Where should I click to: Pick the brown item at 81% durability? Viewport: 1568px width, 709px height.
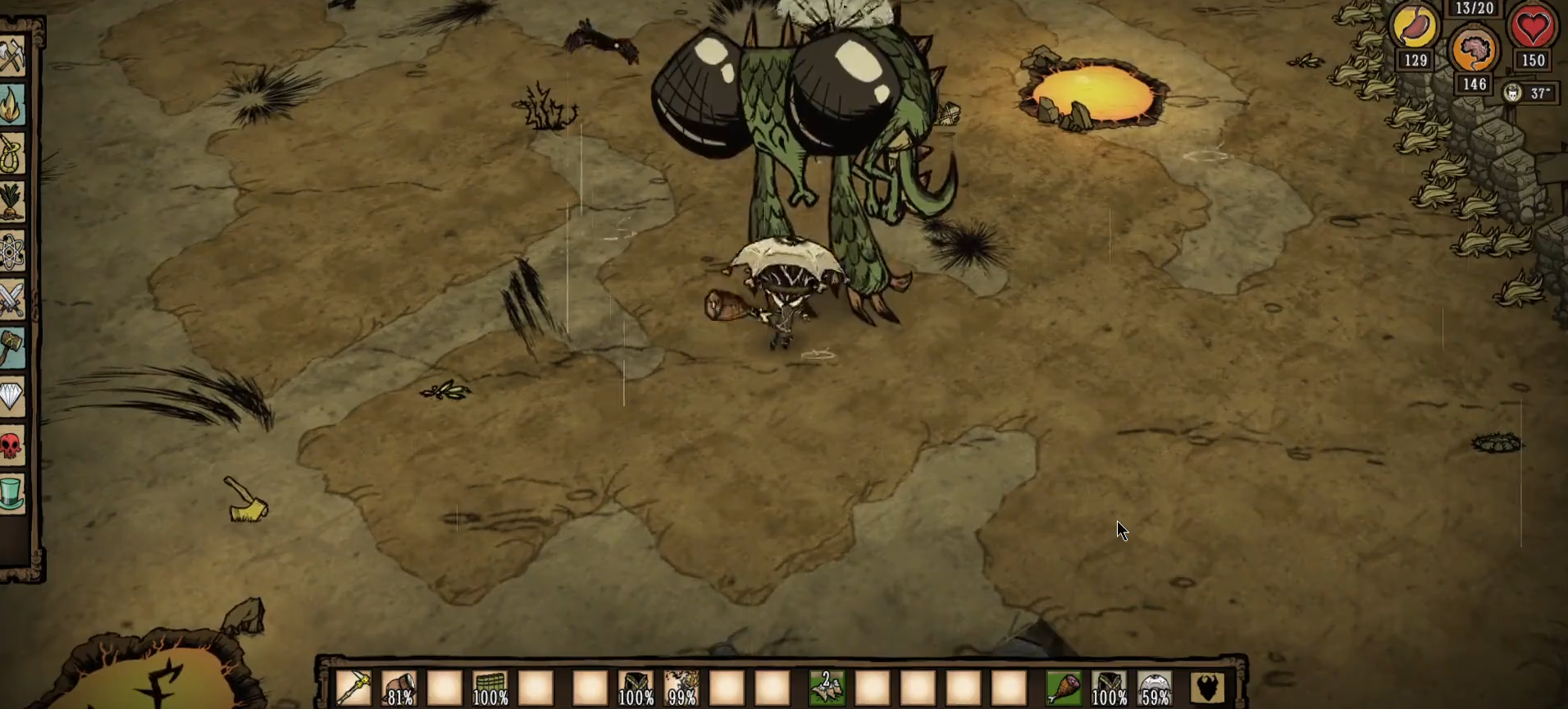(x=399, y=688)
